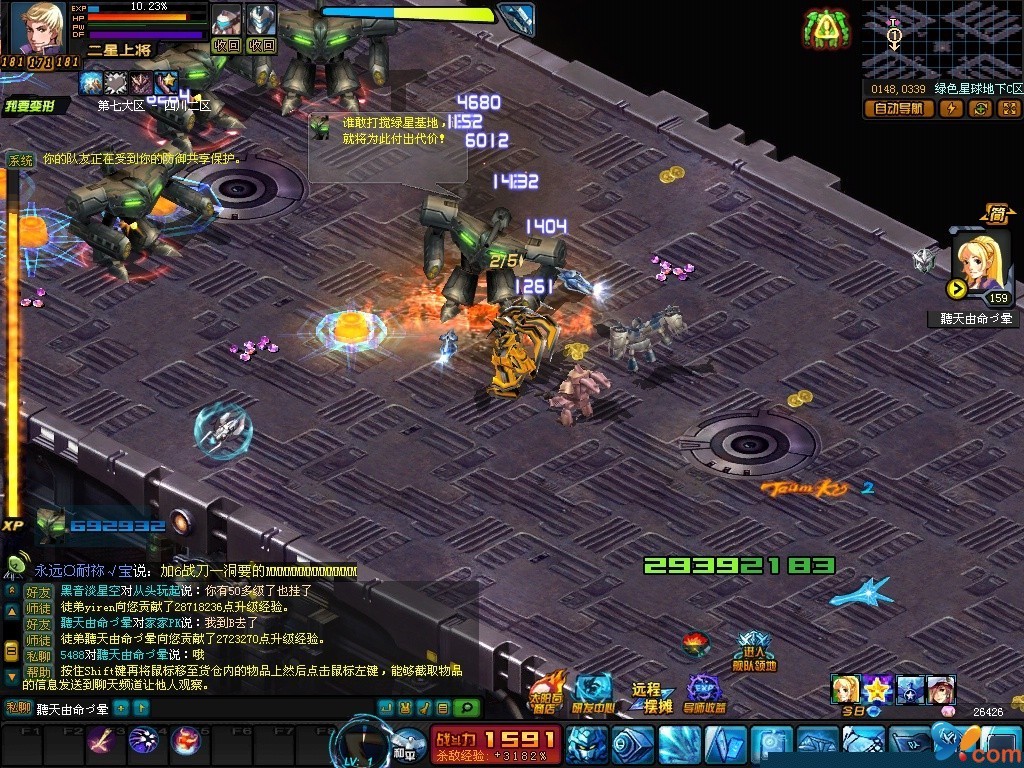
Task: Switch chat to the 帮助 help channel
Action: (x=38, y=673)
